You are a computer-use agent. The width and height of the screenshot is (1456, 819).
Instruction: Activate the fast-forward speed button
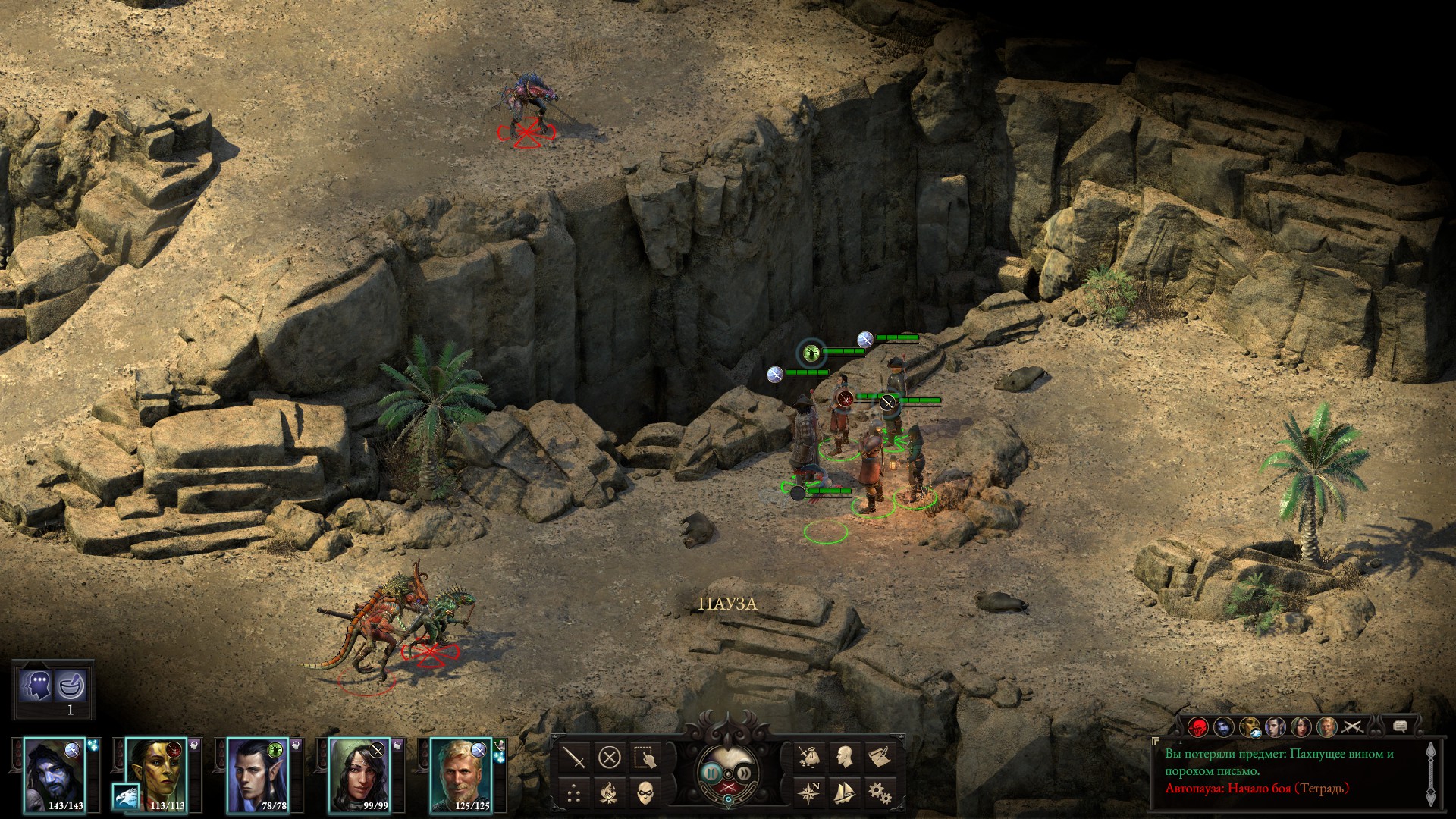[x=745, y=773]
